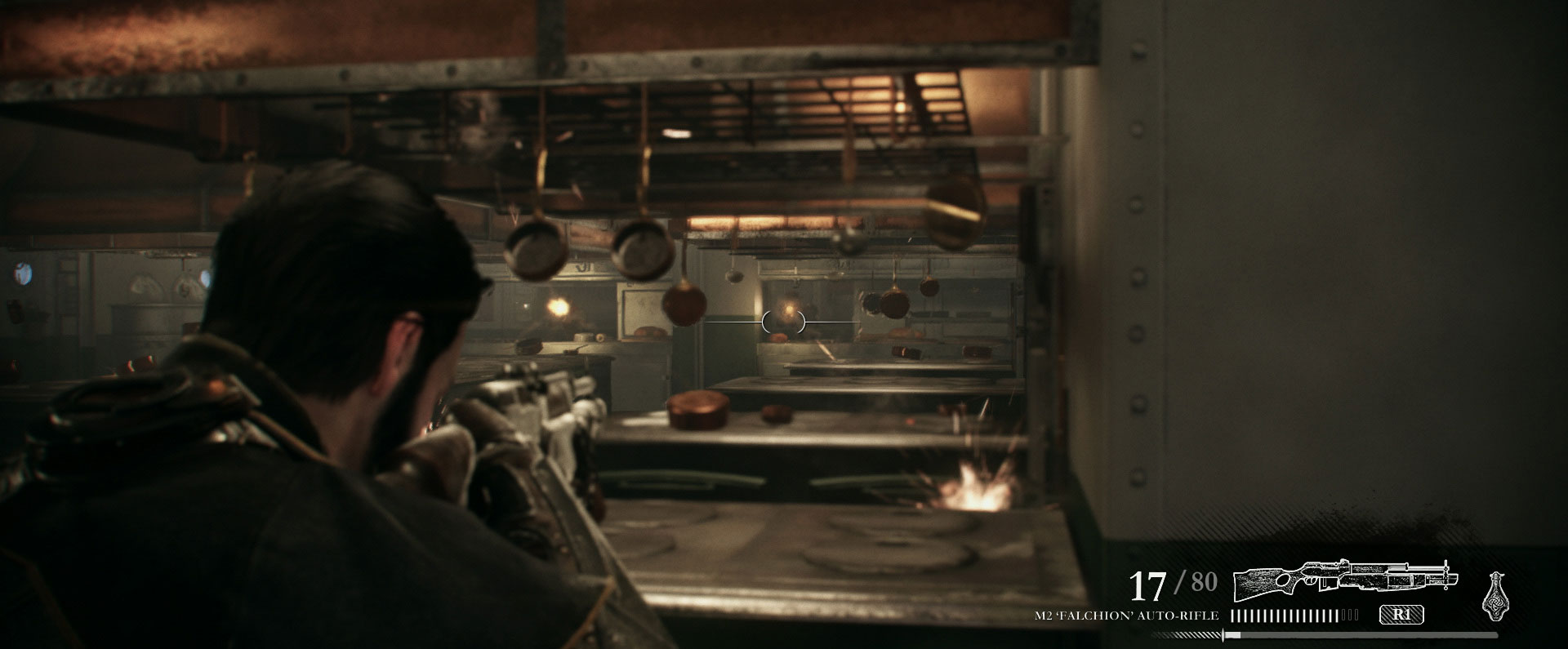Select the 80 reserve ammo number
Viewport: 1568px width, 649px height.
[1205, 580]
